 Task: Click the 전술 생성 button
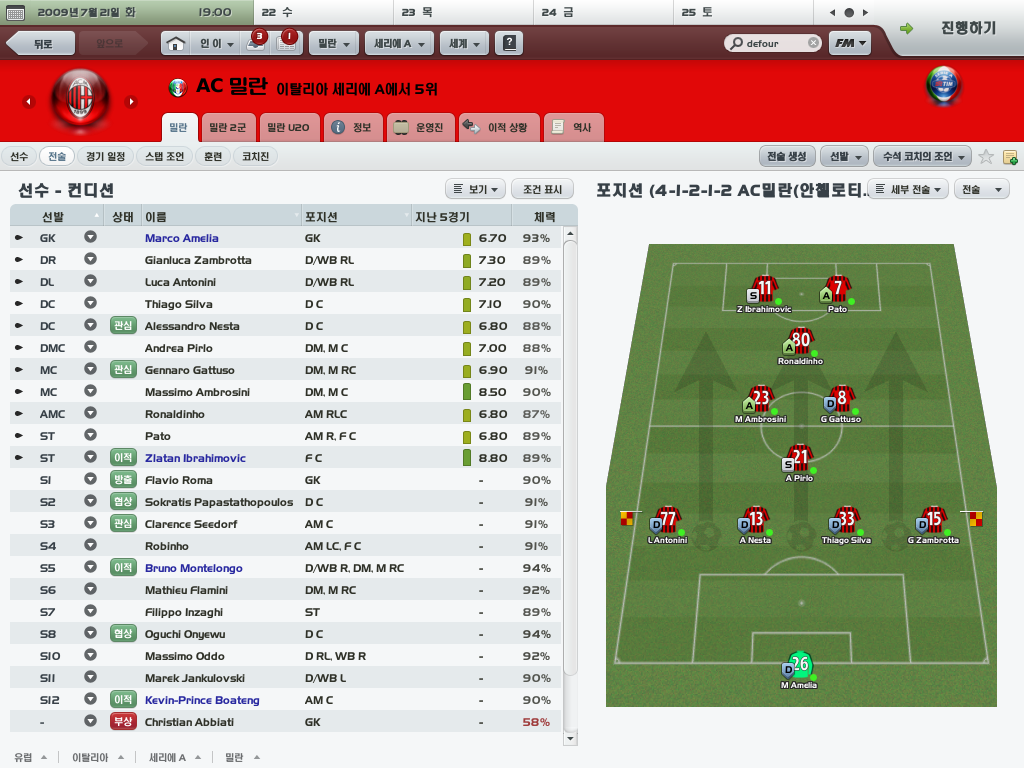(787, 156)
